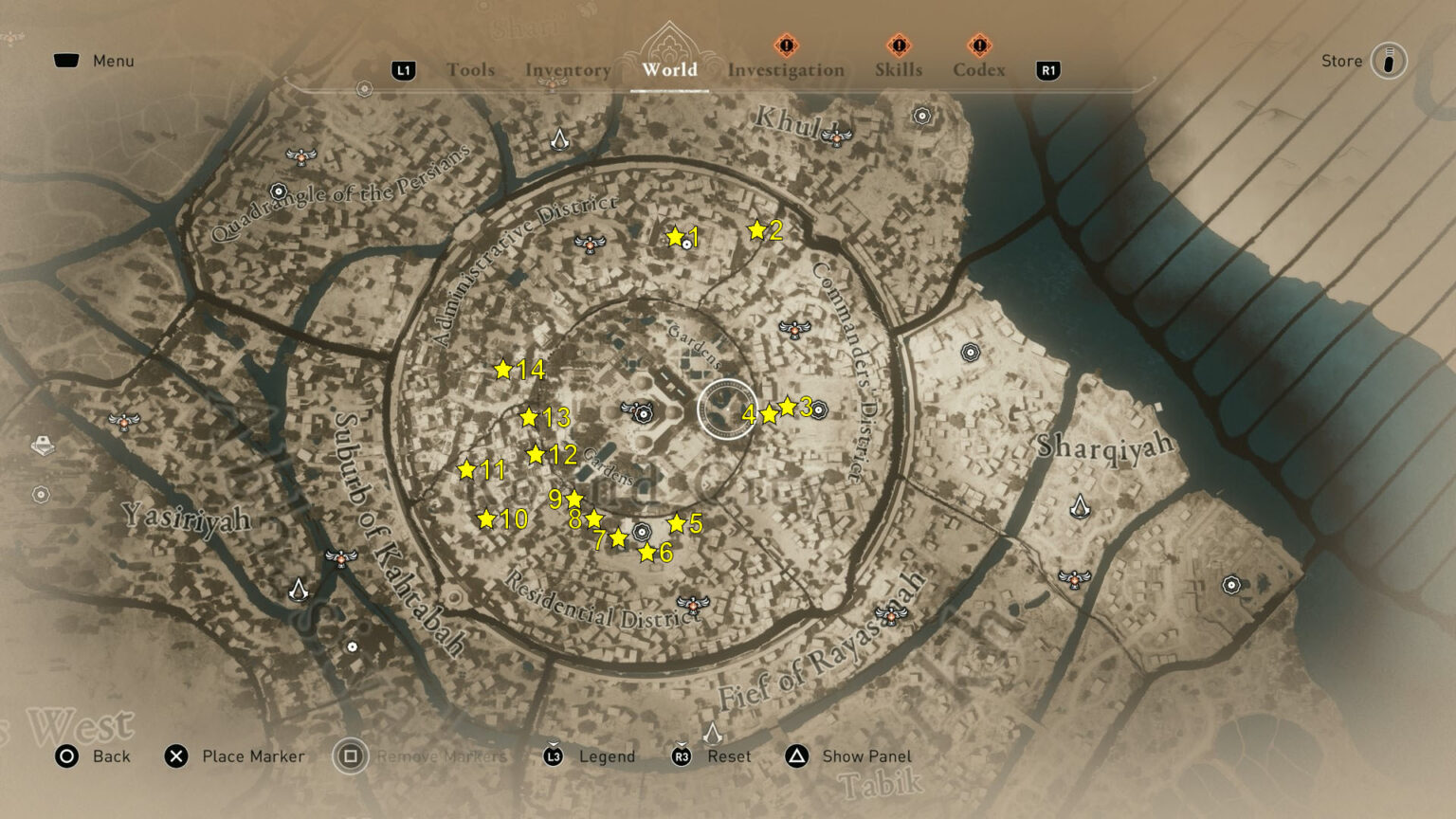Viewport: 1456px width, 819px height.
Task: Click the orange alert icon above Investigation
Action: [x=784, y=45]
